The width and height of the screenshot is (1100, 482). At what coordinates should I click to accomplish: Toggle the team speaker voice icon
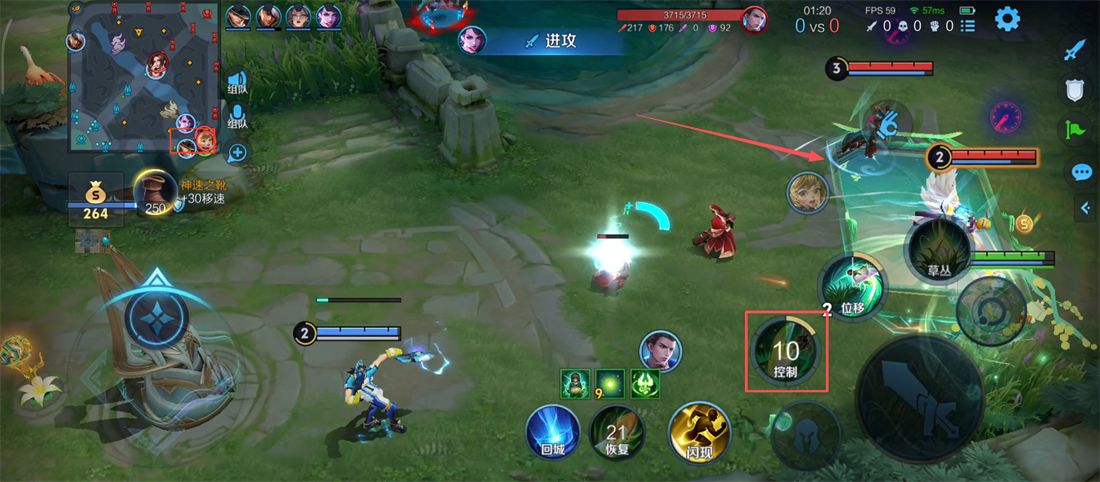237,81
